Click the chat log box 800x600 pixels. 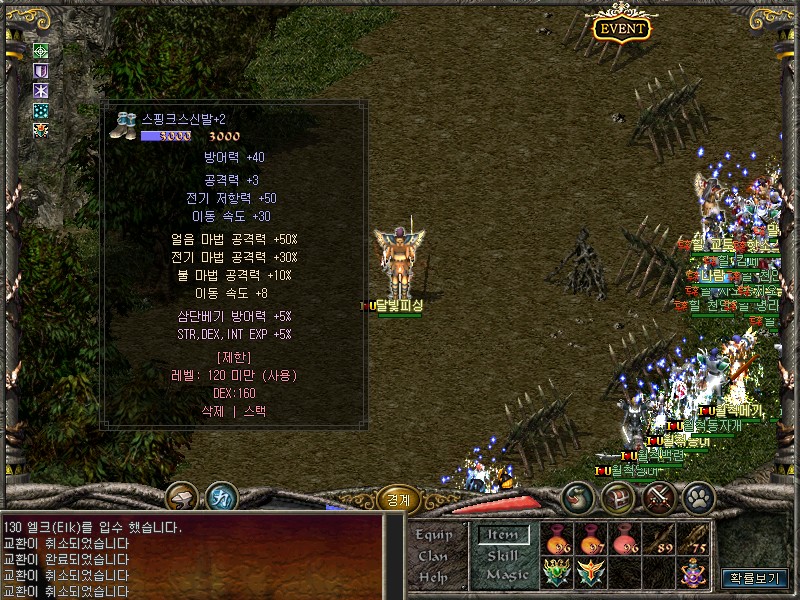pyautogui.click(x=190, y=555)
